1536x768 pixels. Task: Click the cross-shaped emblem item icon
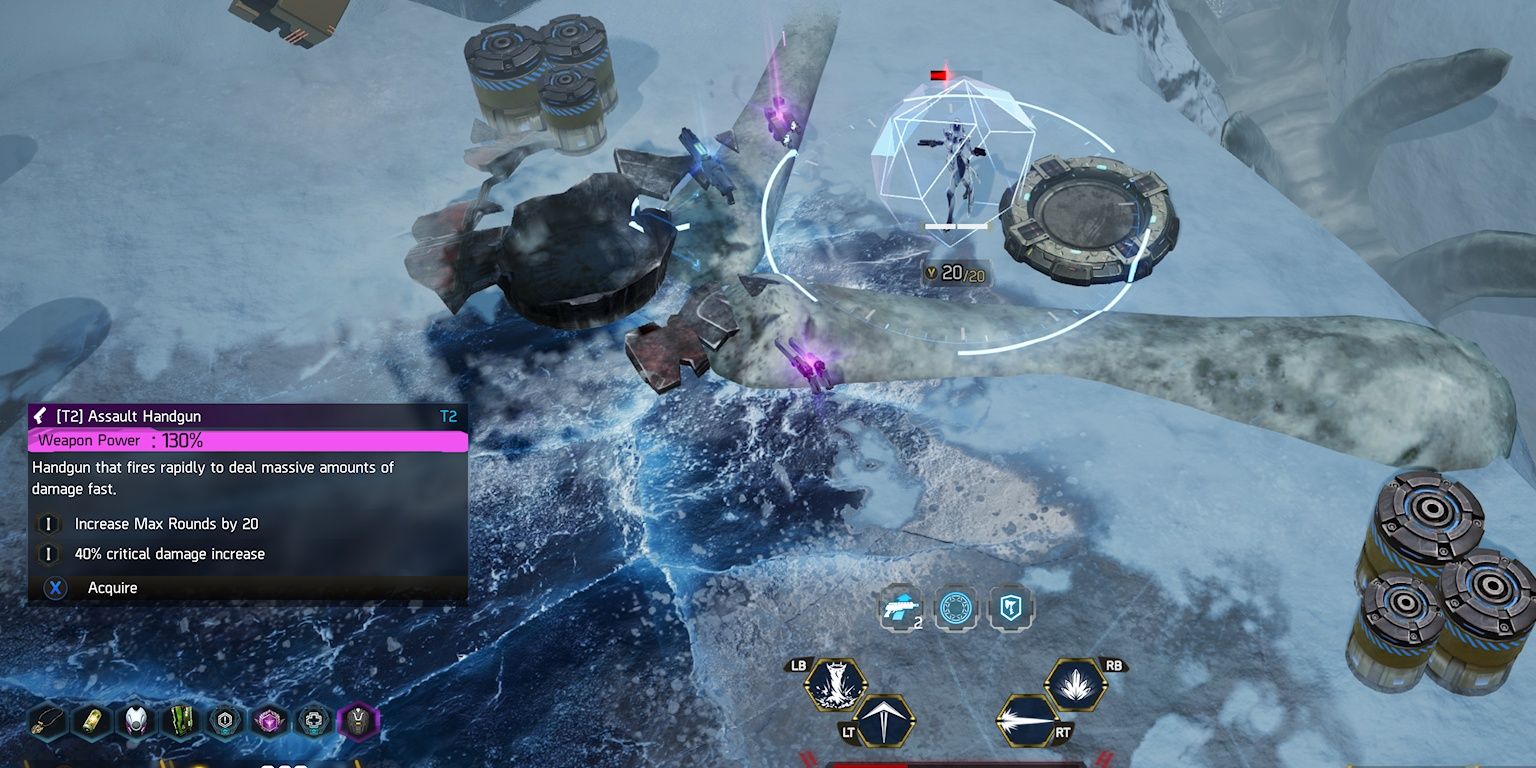pyautogui.click(x=315, y=722)
